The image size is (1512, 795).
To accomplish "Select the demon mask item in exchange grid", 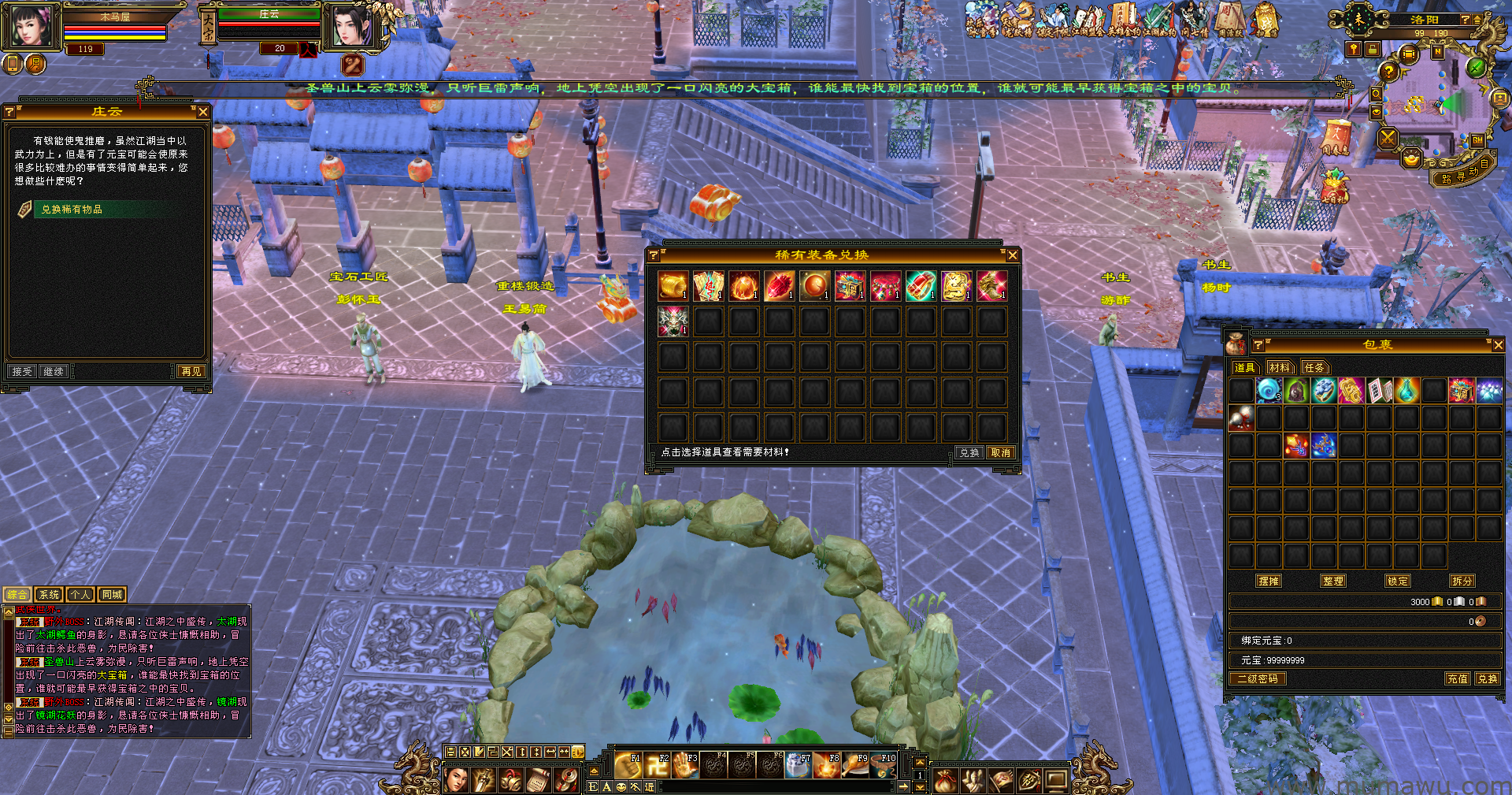I will coord(673,321).
